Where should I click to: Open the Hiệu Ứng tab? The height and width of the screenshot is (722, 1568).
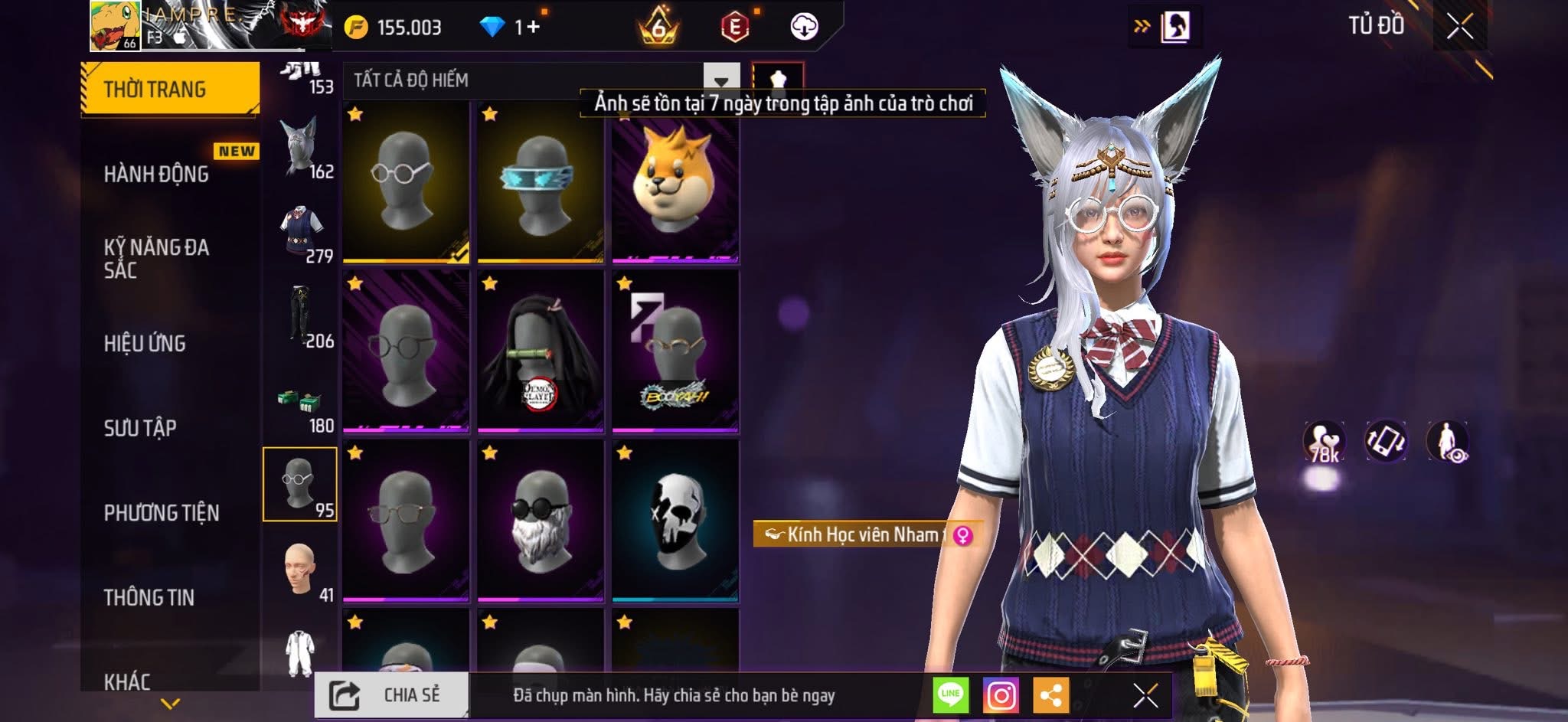[x=145, y=343]
